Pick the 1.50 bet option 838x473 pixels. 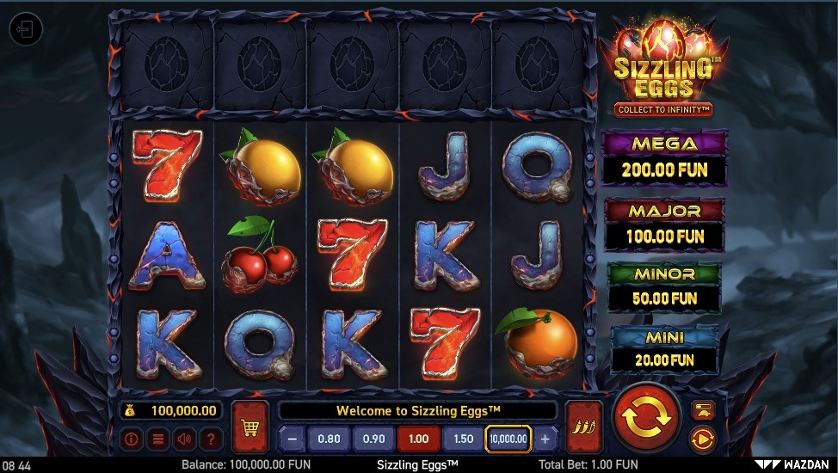point(463,438)
